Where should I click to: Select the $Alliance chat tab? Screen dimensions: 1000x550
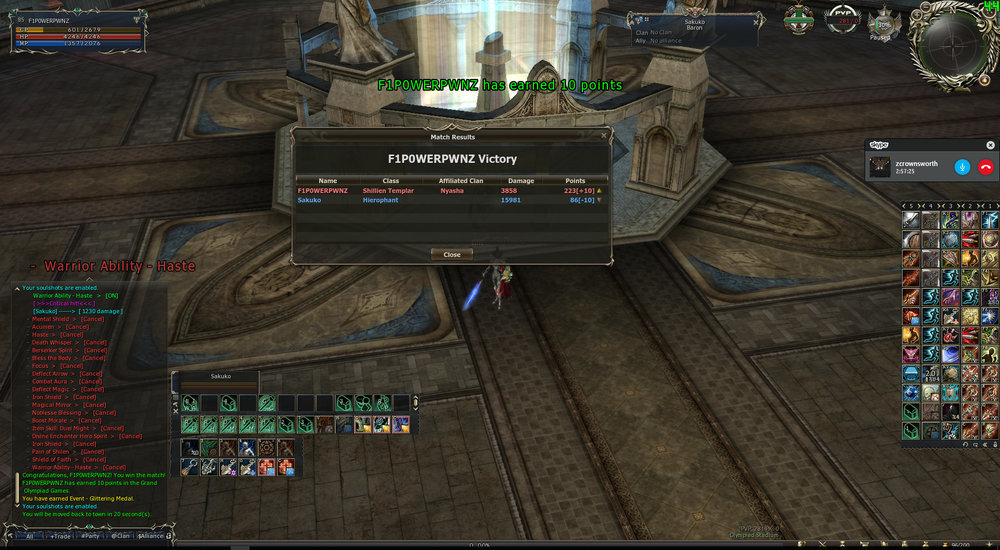coord(151,536)
